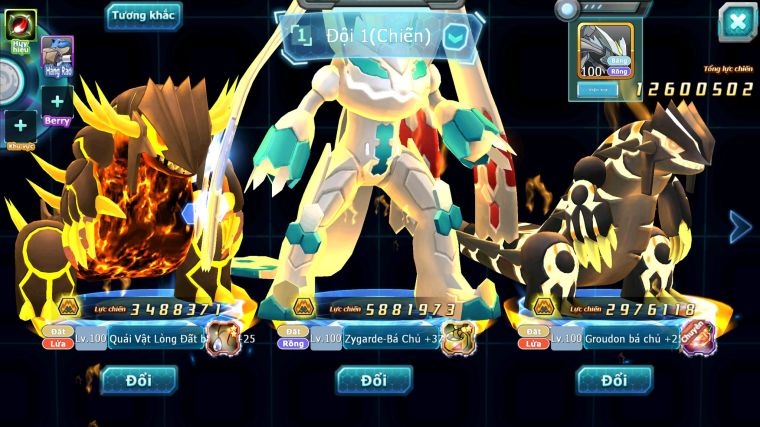Tap Đổi under Zygarde-Bá Chú

coord(374,380)
